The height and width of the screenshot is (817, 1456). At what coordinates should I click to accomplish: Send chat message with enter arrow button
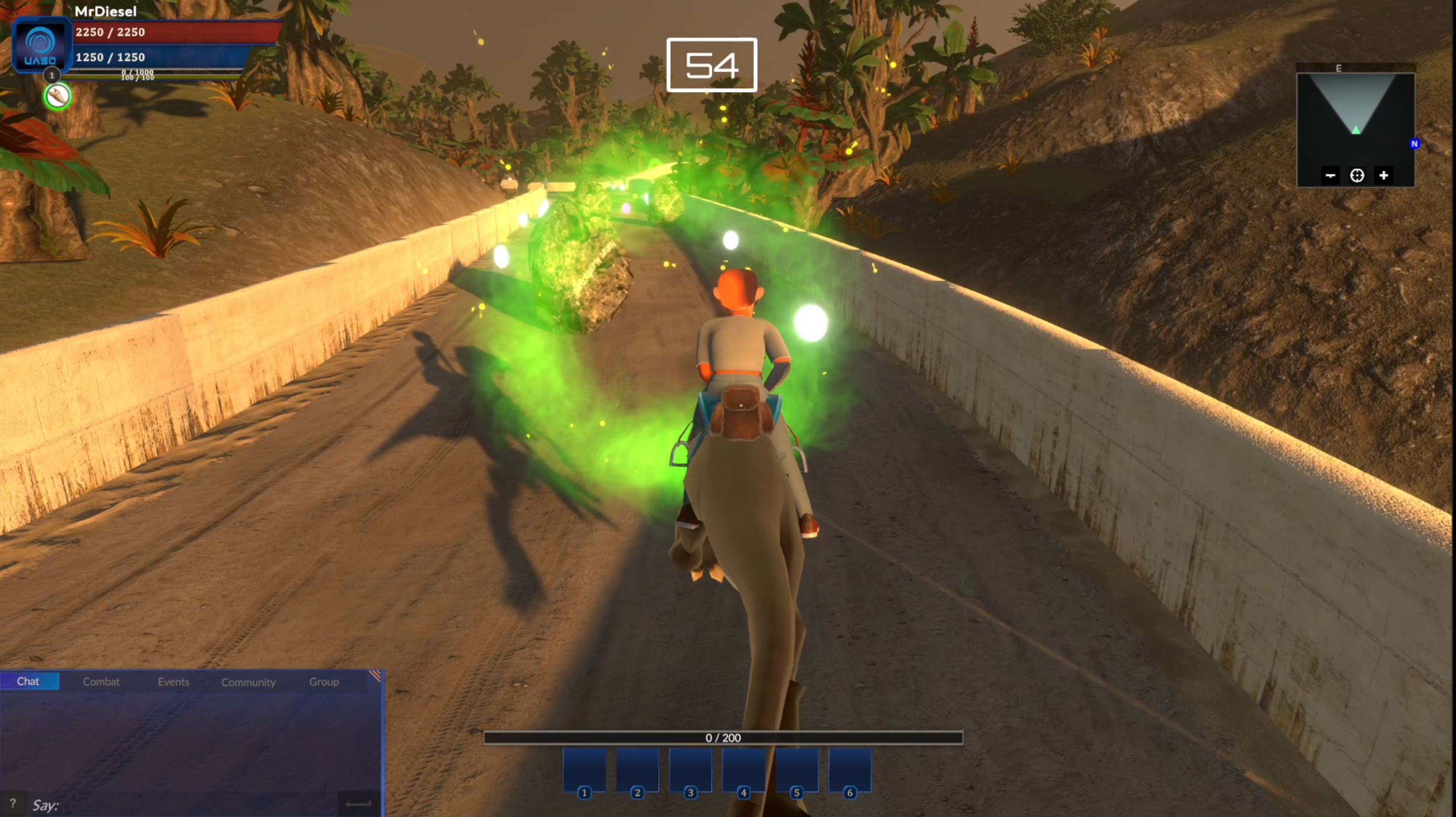click(x=359, y=803)
